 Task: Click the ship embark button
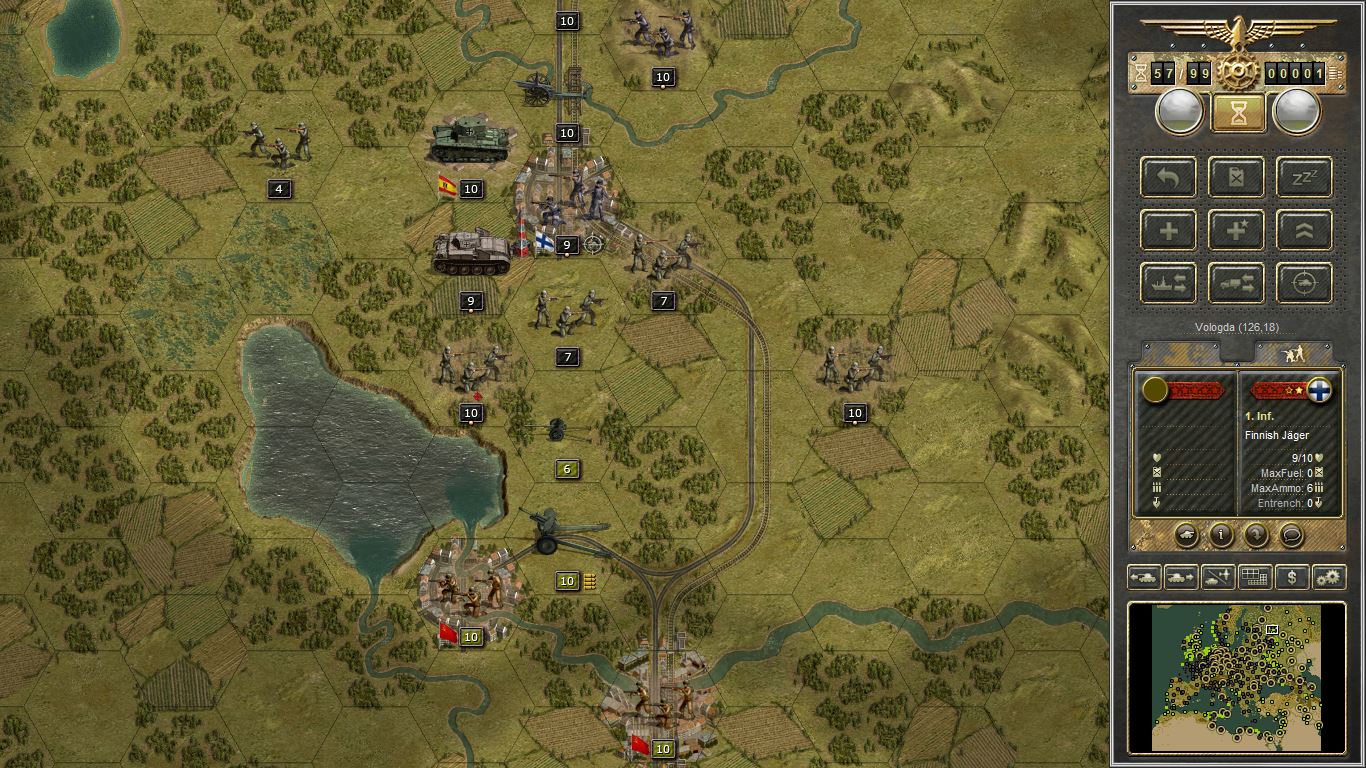click(x=1169, y=284)
